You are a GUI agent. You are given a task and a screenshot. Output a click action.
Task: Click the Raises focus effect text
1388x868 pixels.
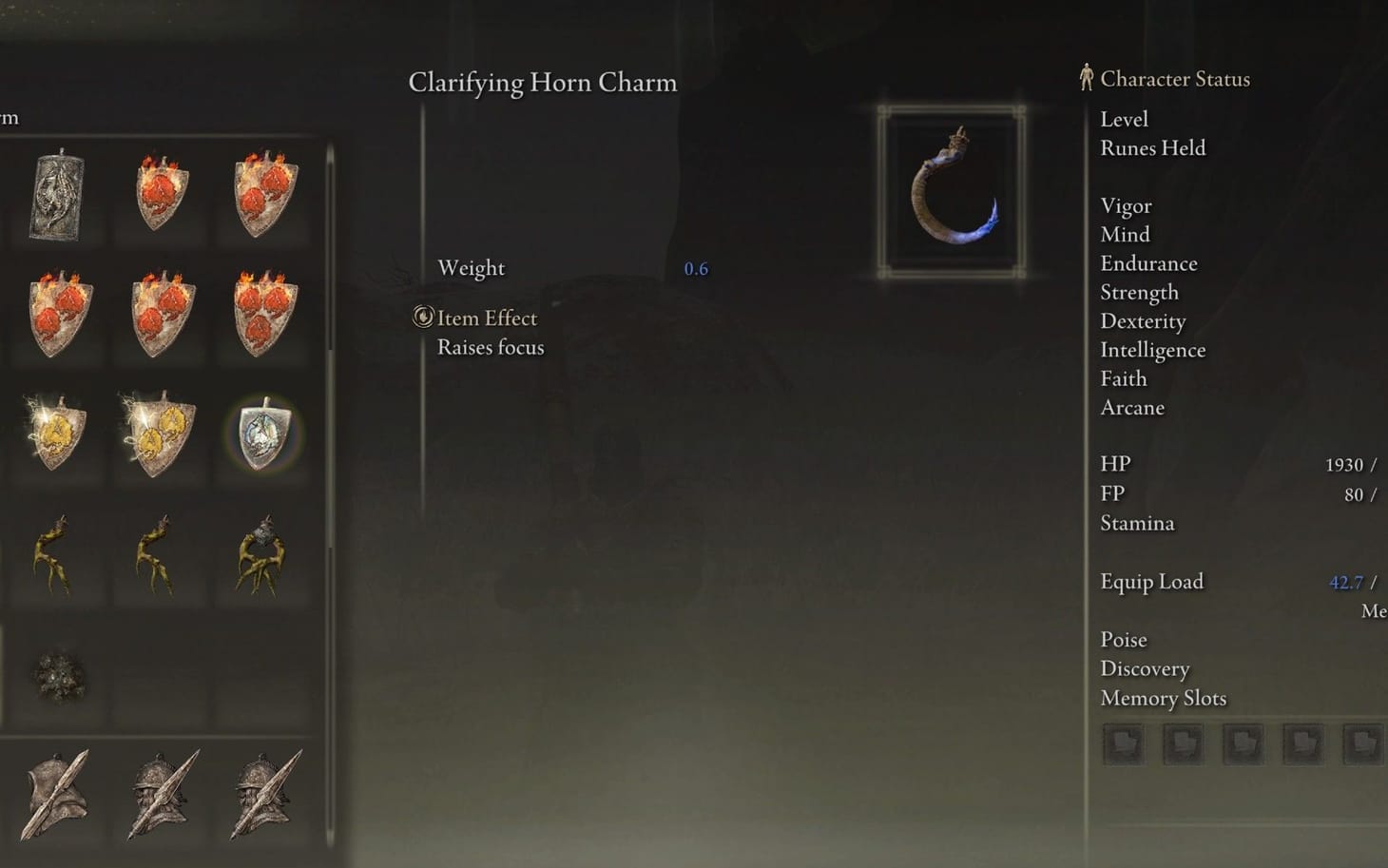491,348
